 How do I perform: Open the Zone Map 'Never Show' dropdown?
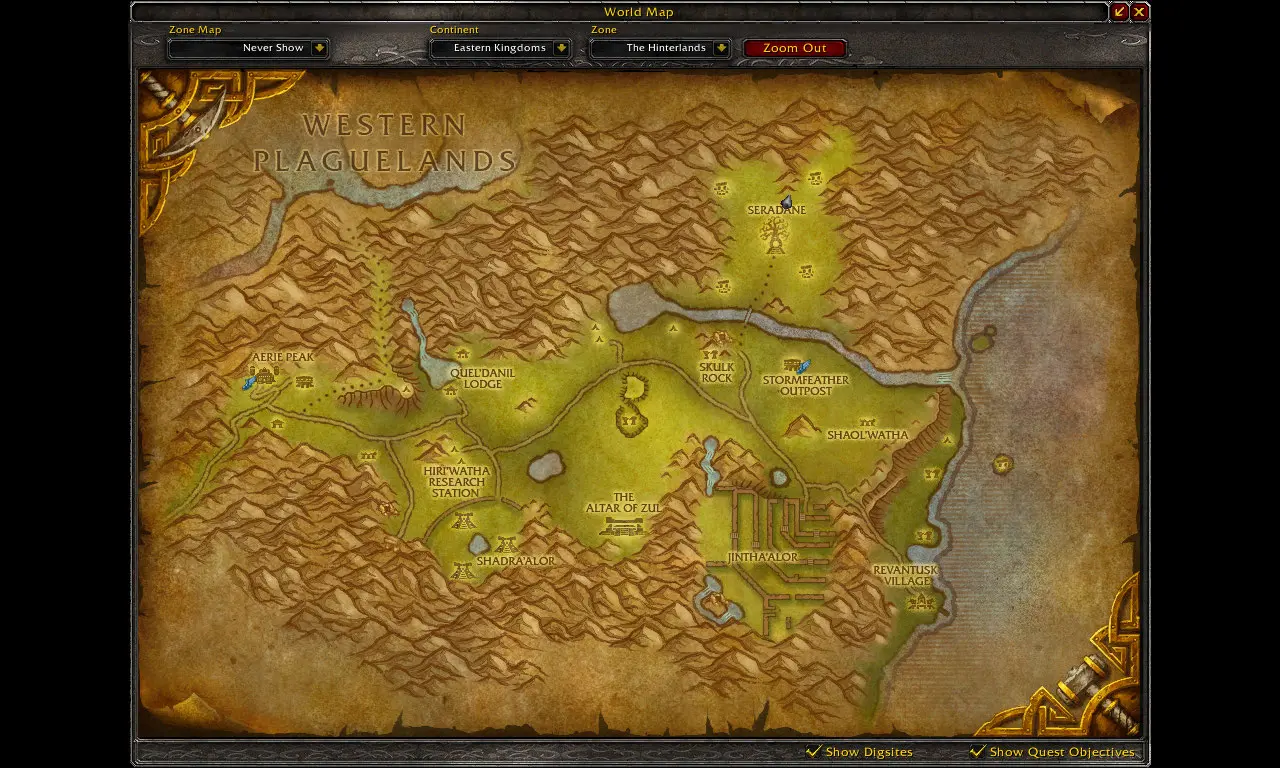coord(319,48)
